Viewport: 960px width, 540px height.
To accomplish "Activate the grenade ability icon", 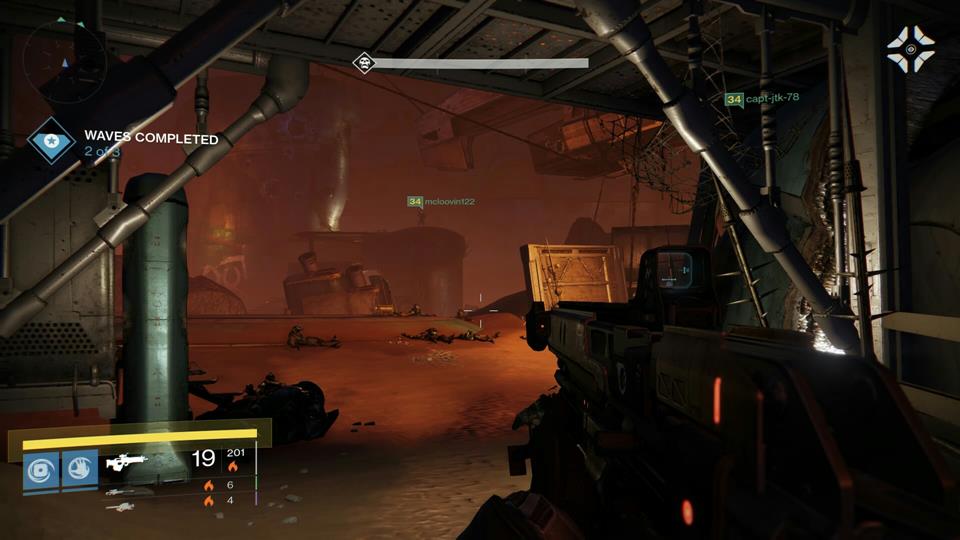I will 43,469.
